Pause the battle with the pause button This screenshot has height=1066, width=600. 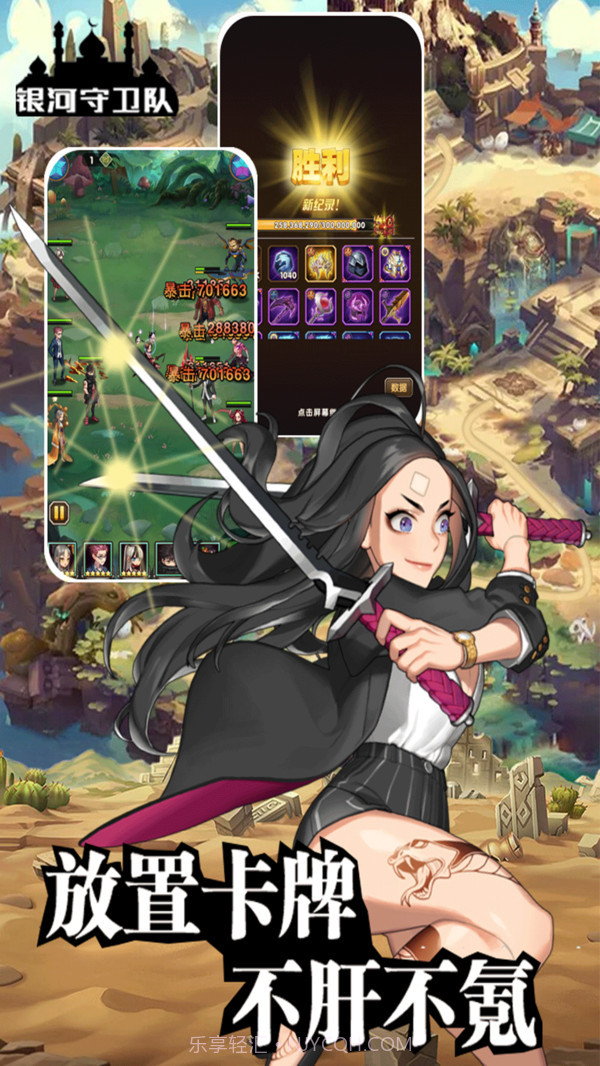(x=59, y=513)
